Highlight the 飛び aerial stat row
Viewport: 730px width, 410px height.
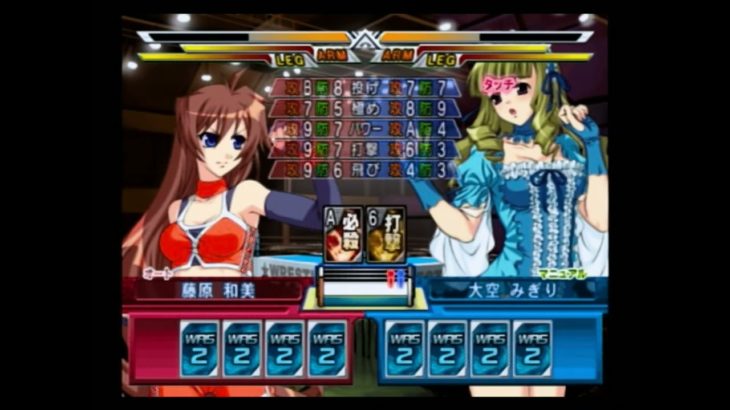point(364,171)
